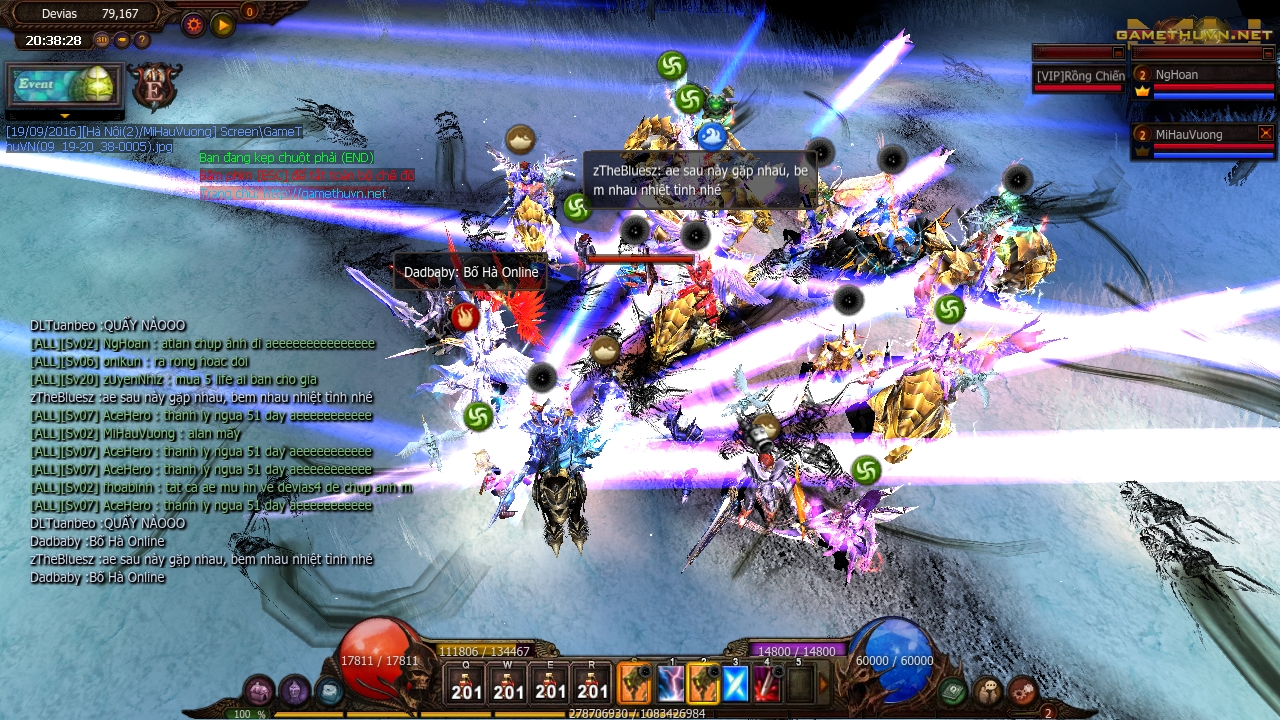Select the blue cross skill in slot 3
The height and width of the screenshot is (720, 1280).
click(x=735, y=685)
